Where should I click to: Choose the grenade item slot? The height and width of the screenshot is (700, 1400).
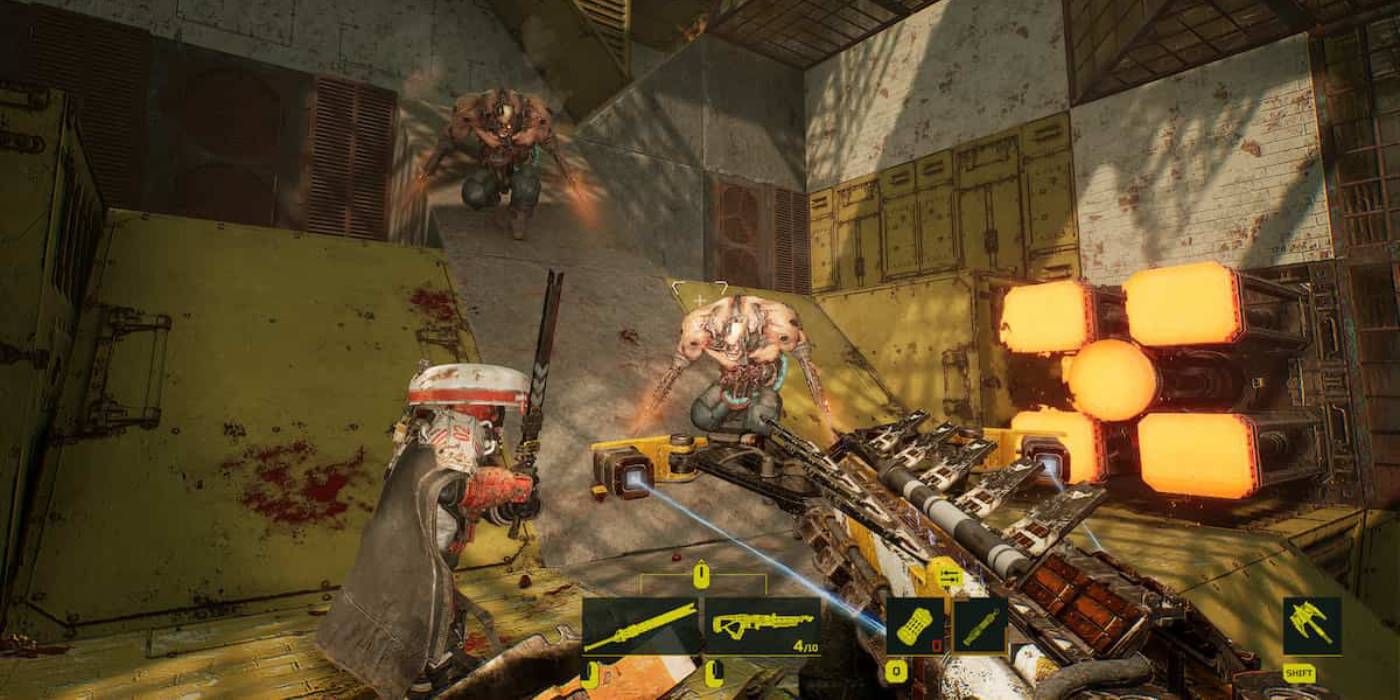pos(915,626)
